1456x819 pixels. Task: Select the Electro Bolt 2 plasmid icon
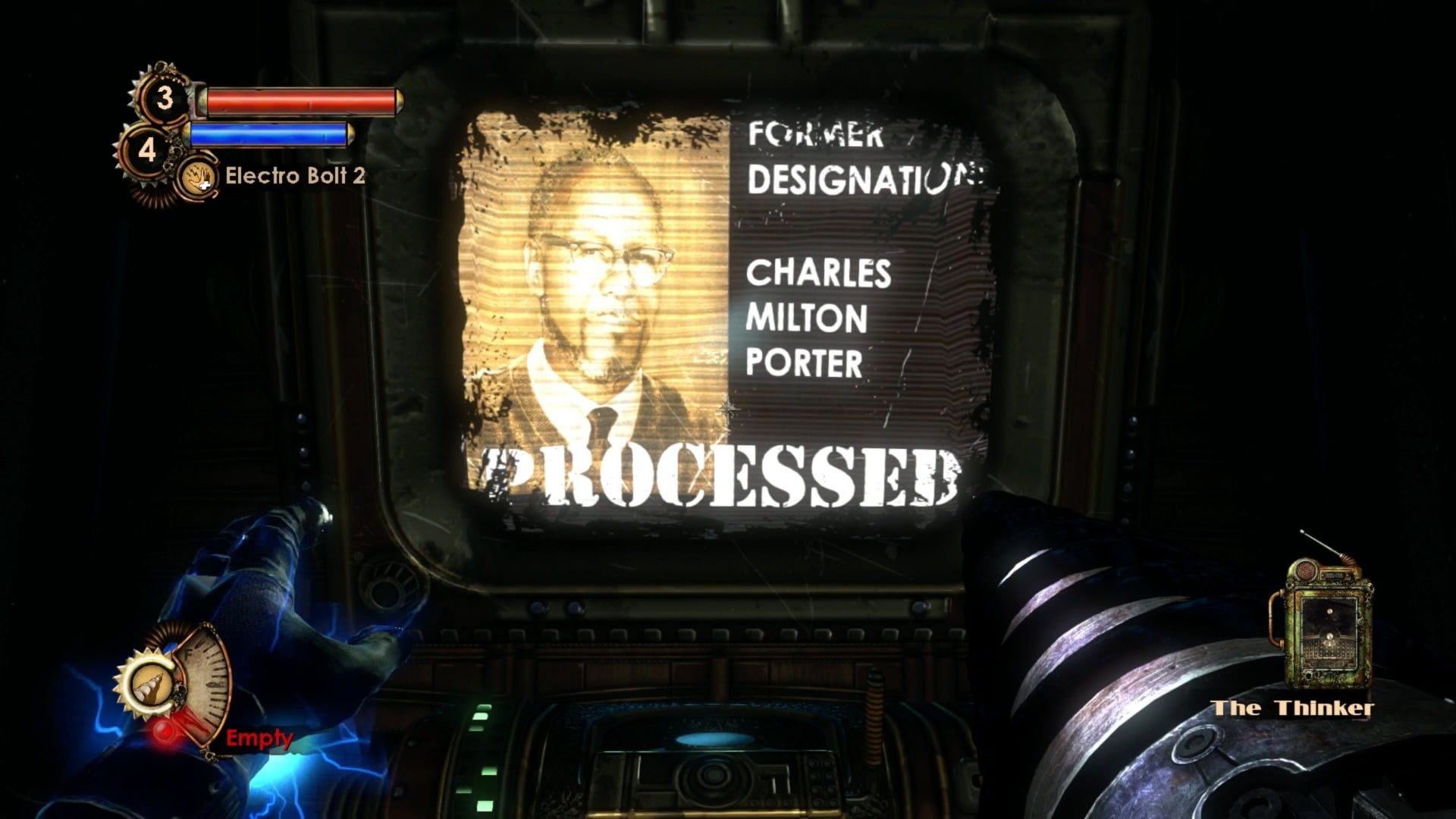pyautogui.click(x=197, y=178)
